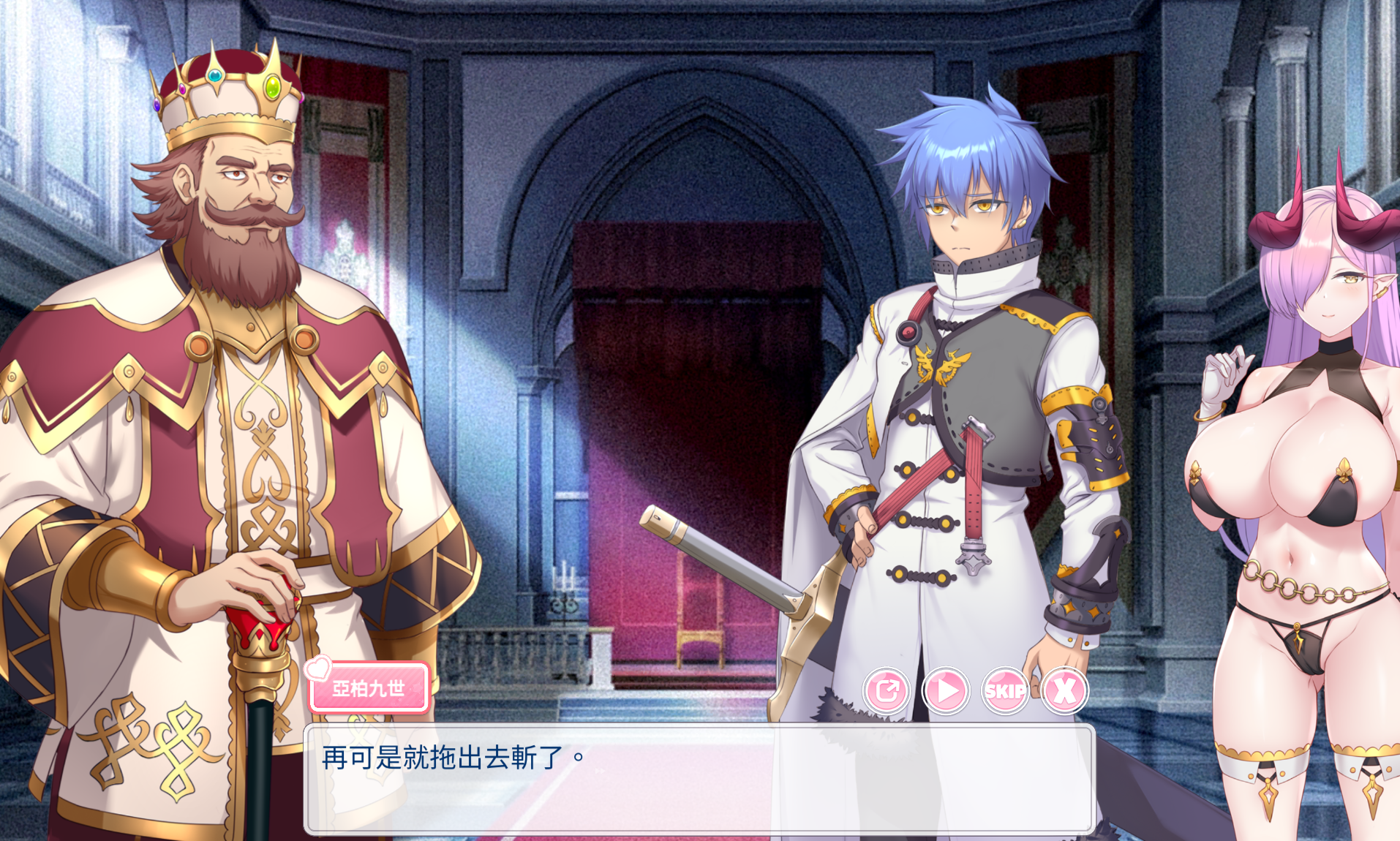Start auto-play with the play button

(946, 690)
